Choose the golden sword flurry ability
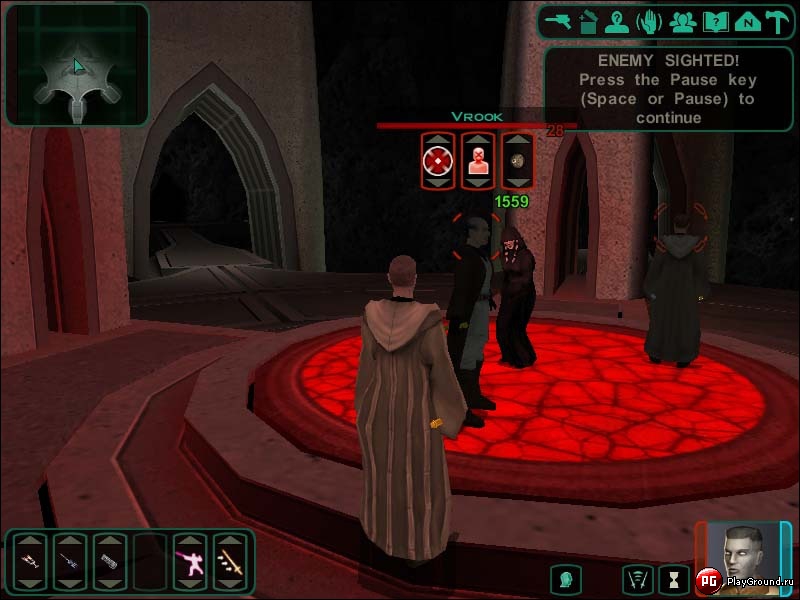Image resolution: width=800 pixels, height=600 pixels. click(x=229, y=560)
